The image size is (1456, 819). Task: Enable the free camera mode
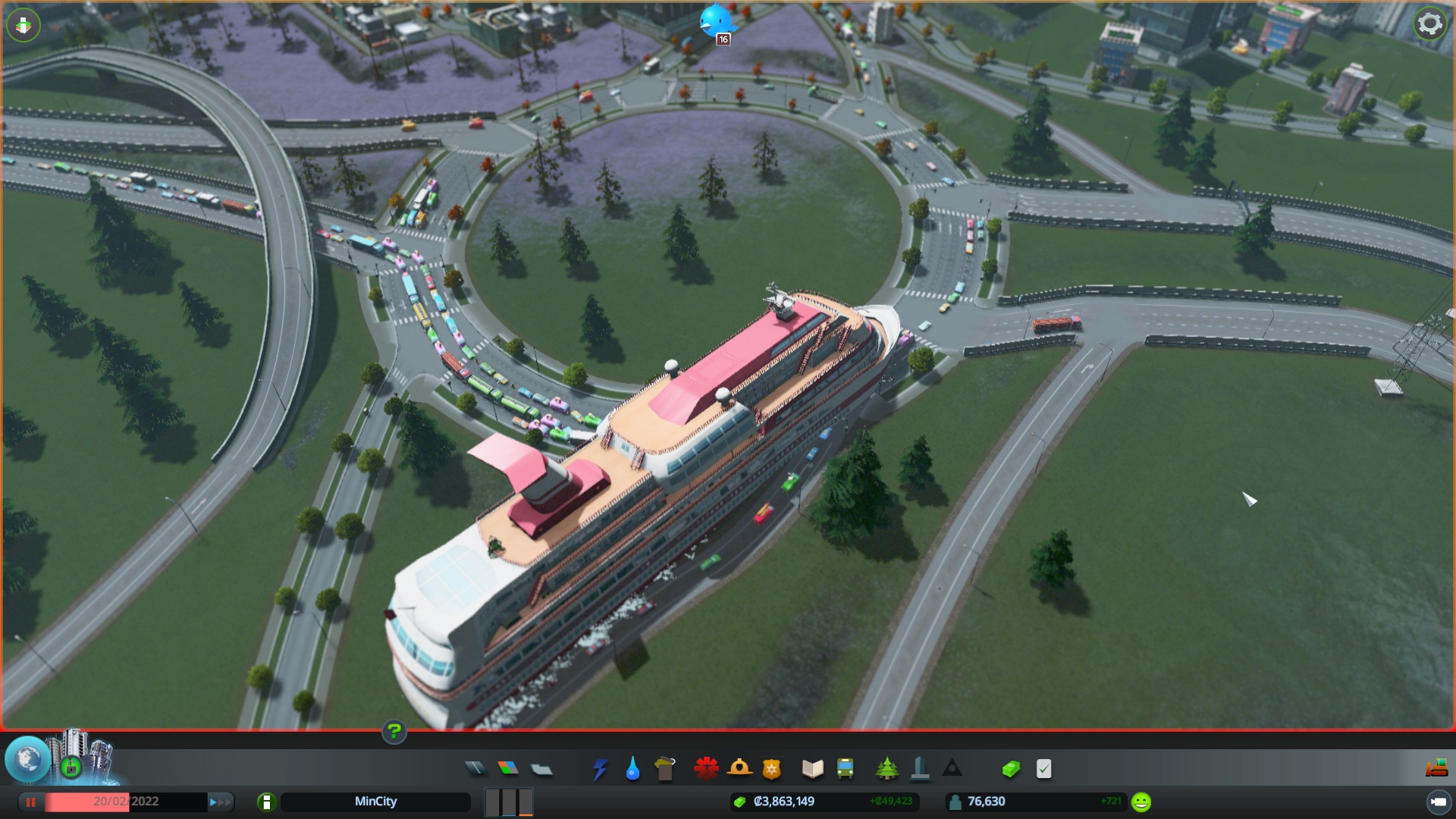tap(1438, 802)
